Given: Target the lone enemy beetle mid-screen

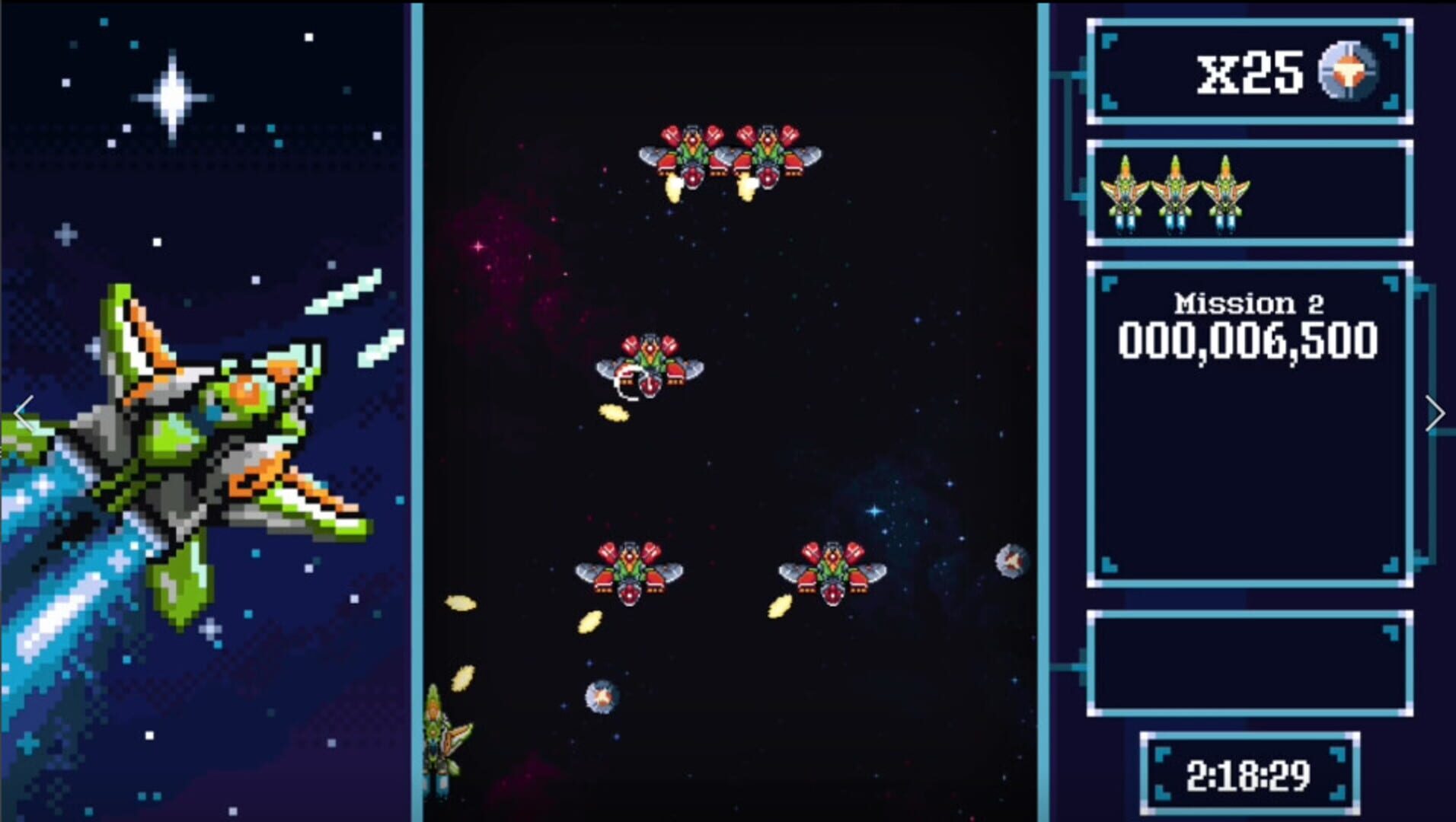Looking at the screenshot, I should click(x=651, y=365).
